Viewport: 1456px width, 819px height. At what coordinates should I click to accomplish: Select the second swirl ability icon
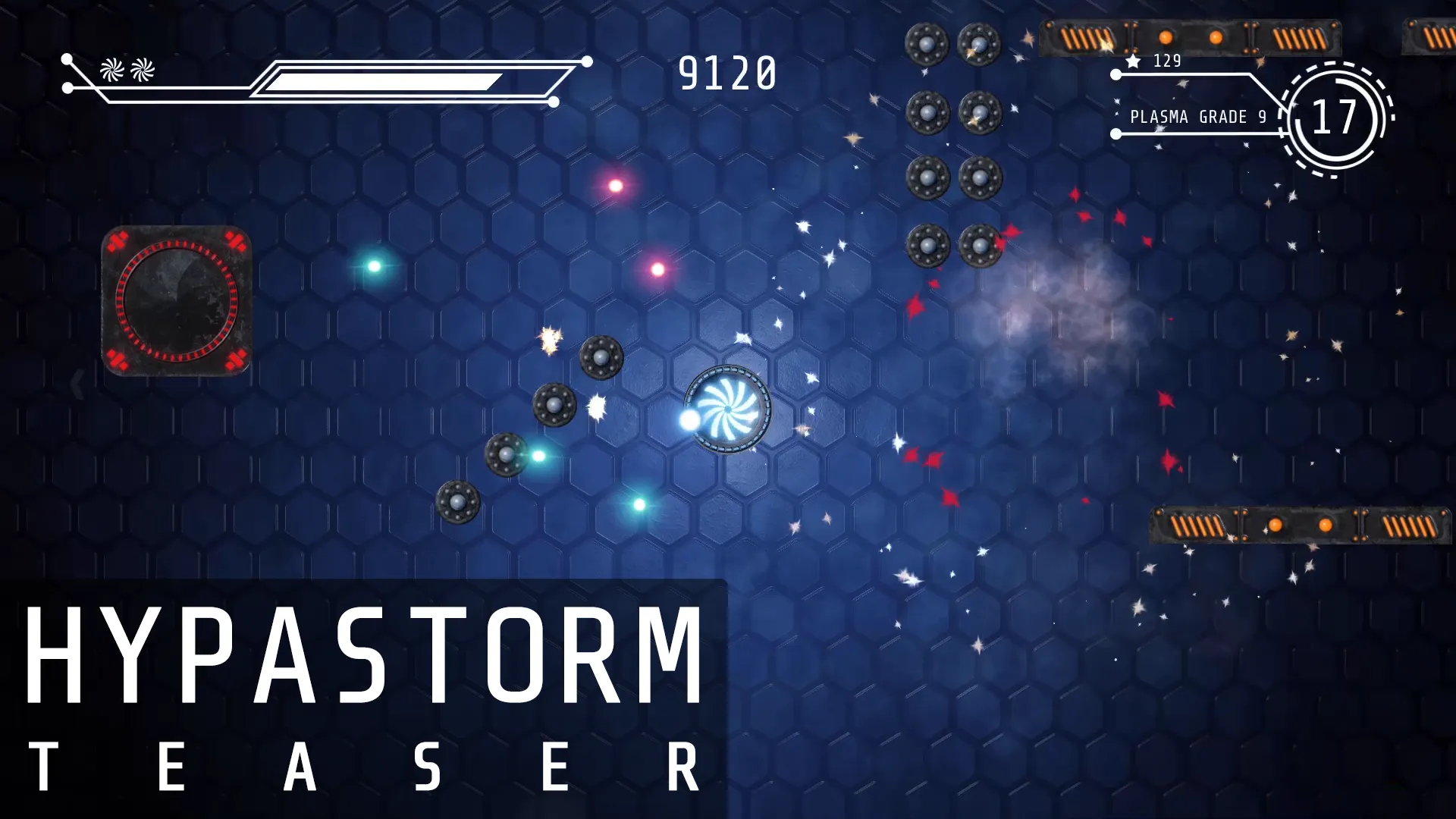click(141, 71)
